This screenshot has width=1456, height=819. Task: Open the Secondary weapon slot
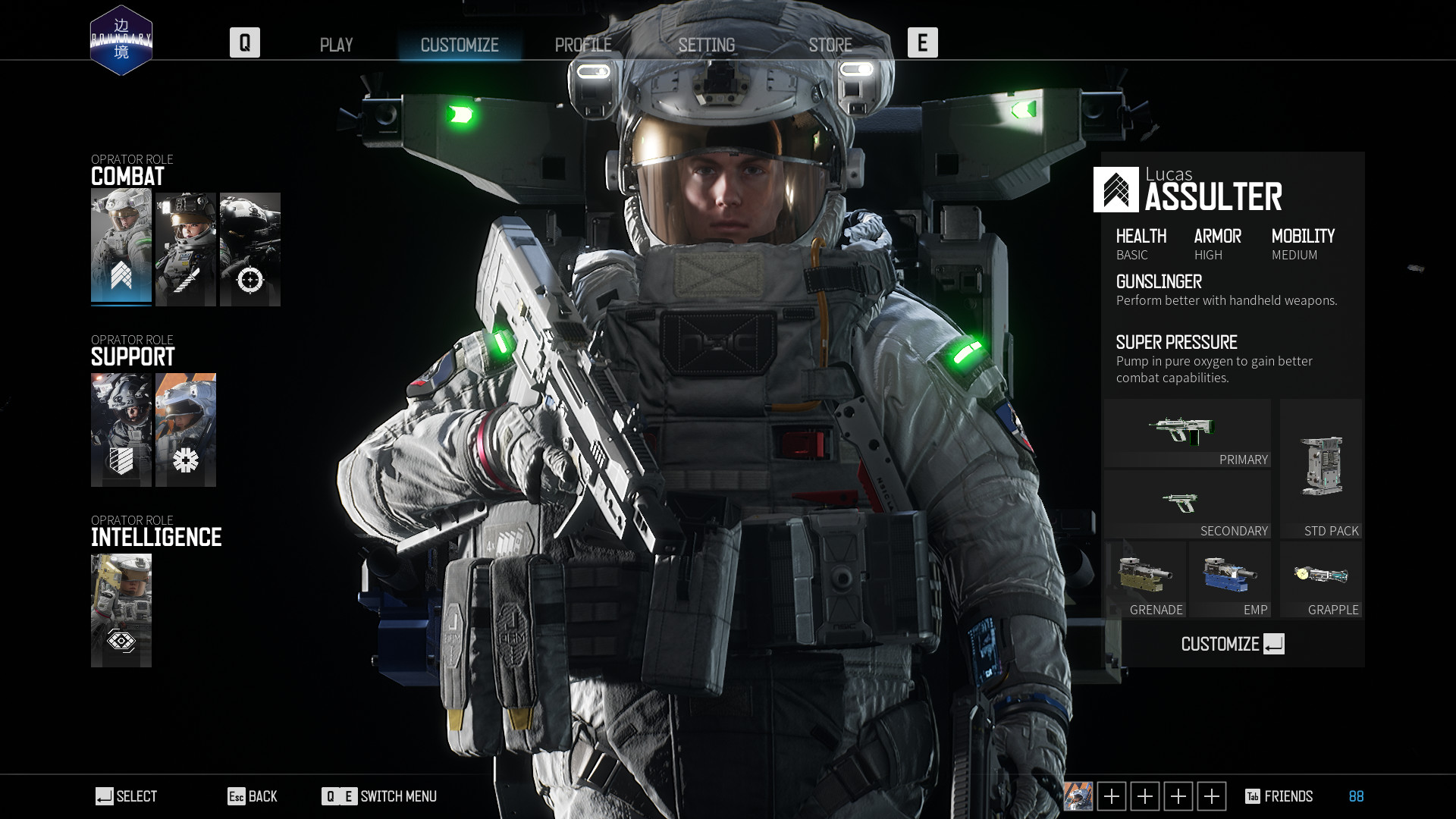(x=1187, y=504)
